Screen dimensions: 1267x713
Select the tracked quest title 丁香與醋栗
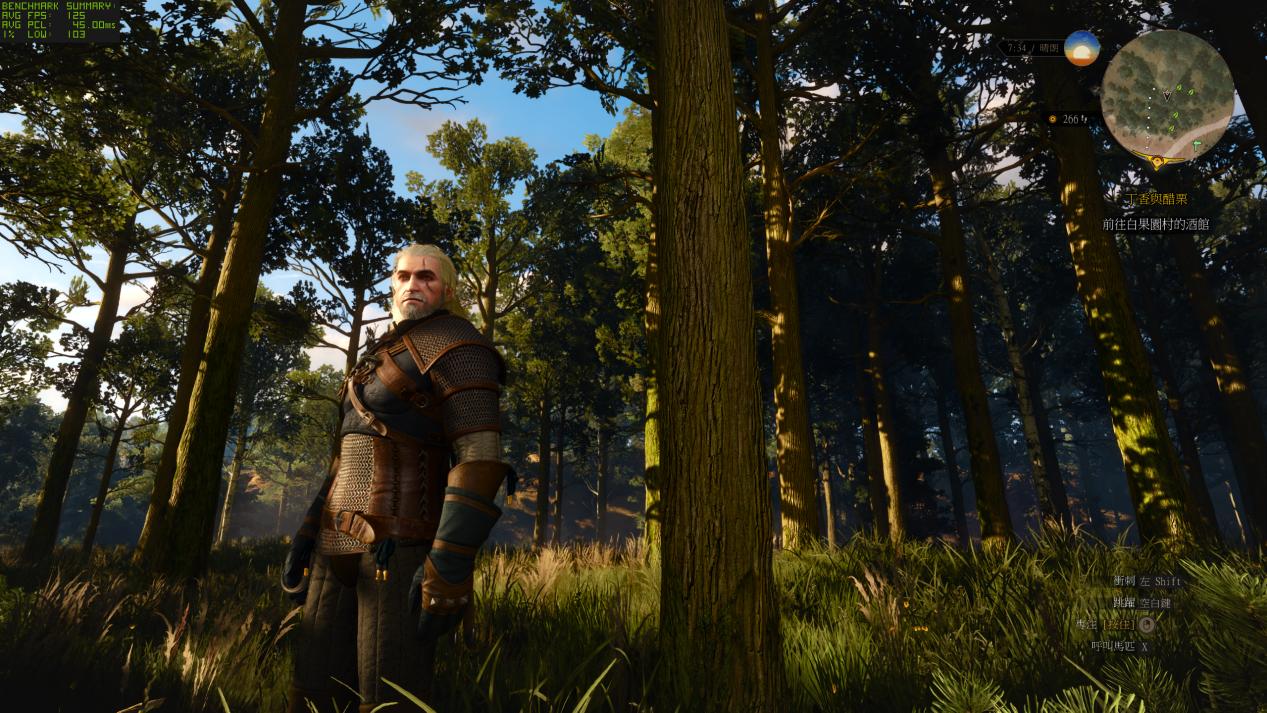[x=1159, y=199]
